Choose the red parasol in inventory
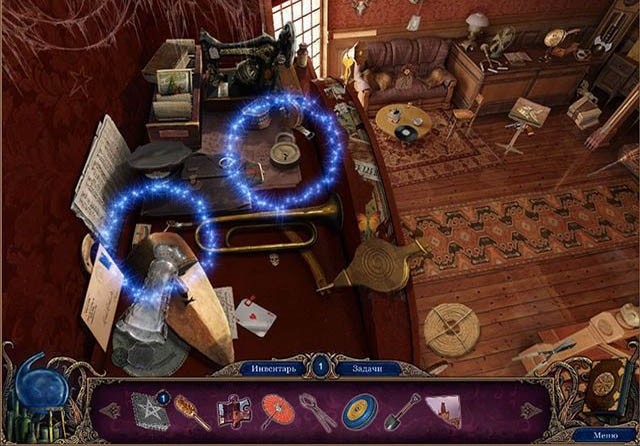The image size is (640, 446). tap(277, 410)
